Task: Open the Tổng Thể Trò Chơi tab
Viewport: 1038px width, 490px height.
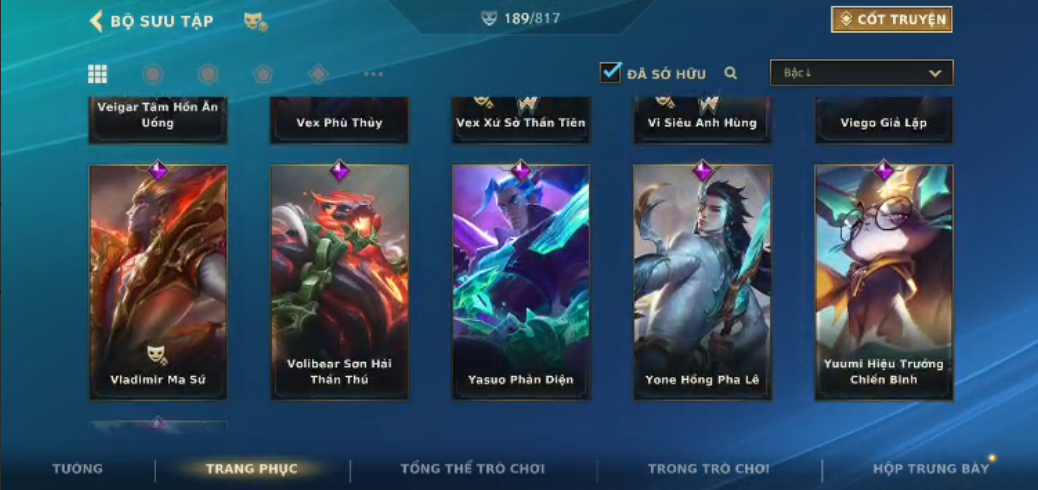Action: point(473,468)
